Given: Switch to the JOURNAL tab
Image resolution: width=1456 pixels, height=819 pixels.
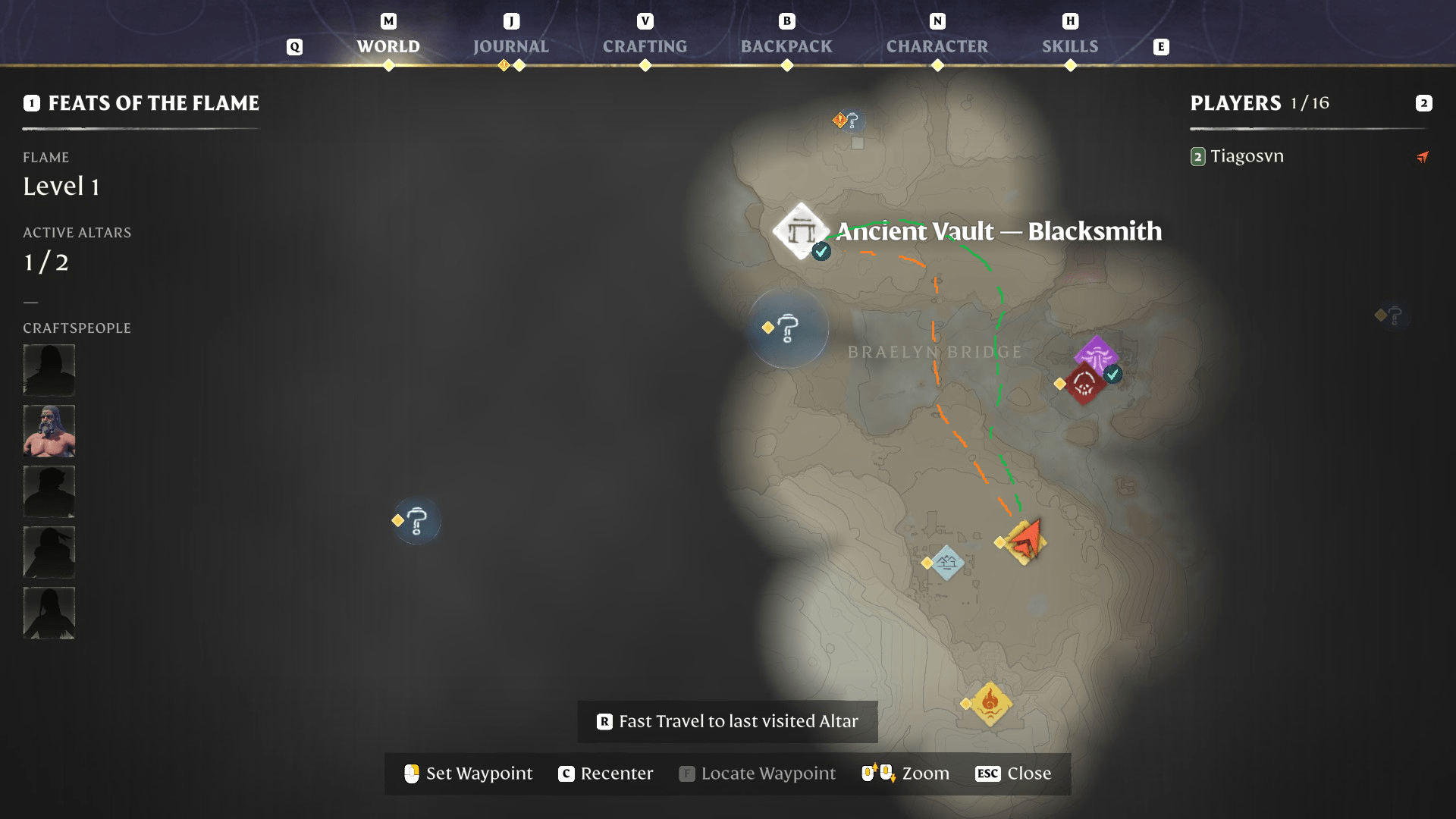Looking at the screenshot, I should pyautogui.click(x=511, y=46).
